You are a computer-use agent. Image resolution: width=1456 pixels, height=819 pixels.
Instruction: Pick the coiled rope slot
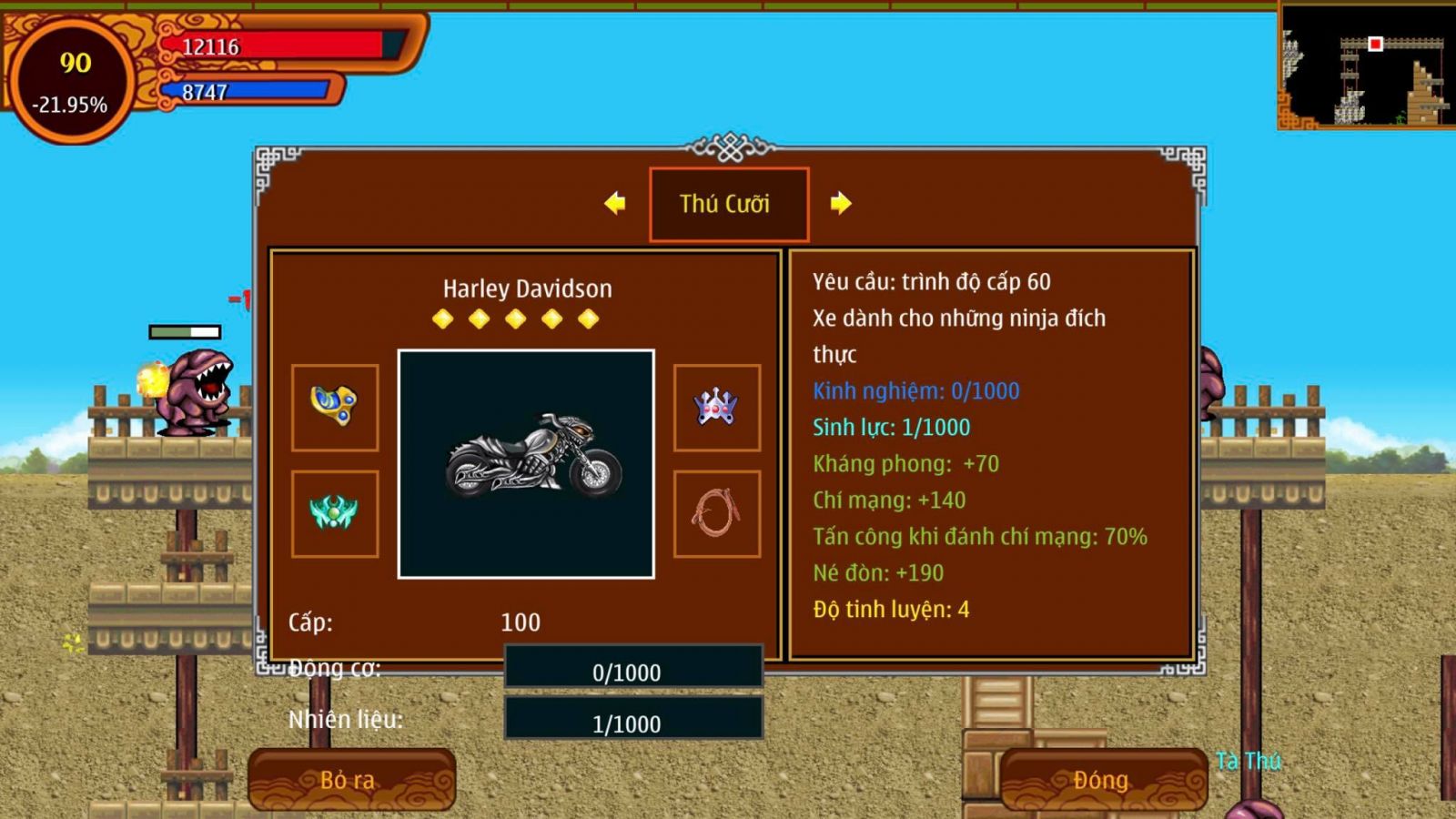click(x=717, y=513)
